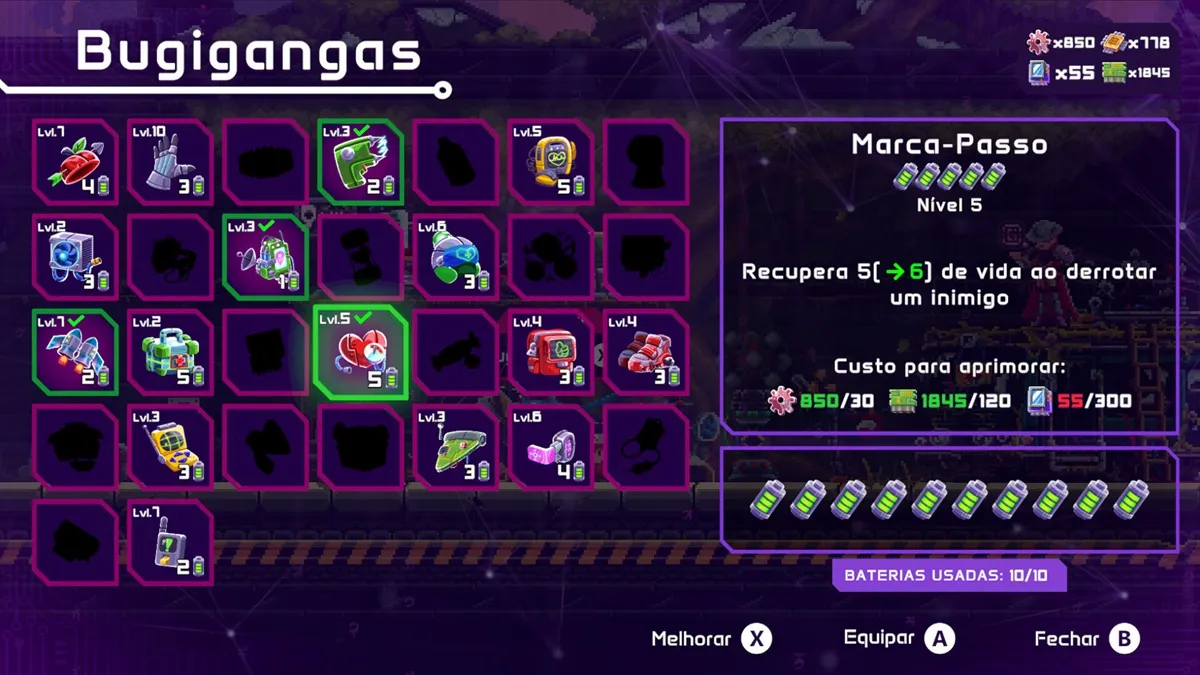
Task: Select the blue cooling fan gadget
Action: 75,257
